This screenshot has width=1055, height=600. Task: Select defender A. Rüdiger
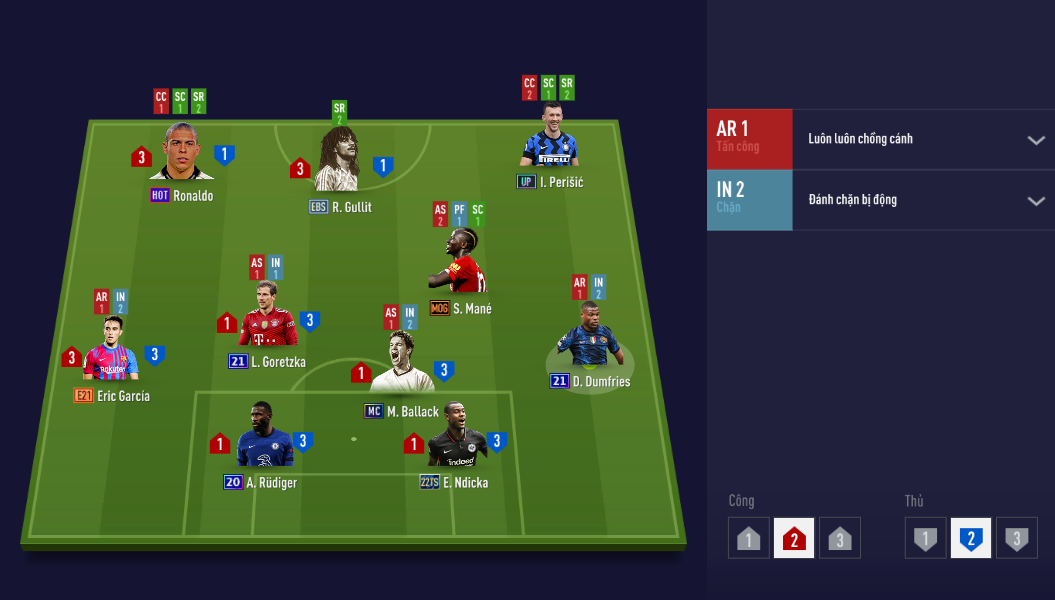tap(263, 440)
